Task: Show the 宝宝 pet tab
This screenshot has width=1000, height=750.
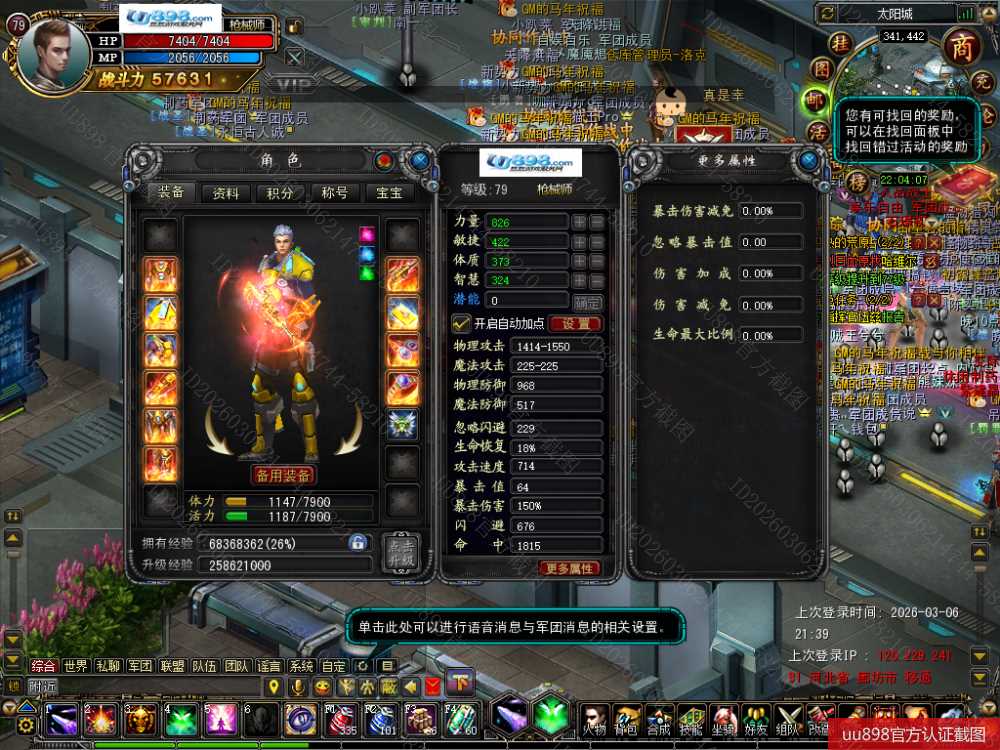Action: 389,193
